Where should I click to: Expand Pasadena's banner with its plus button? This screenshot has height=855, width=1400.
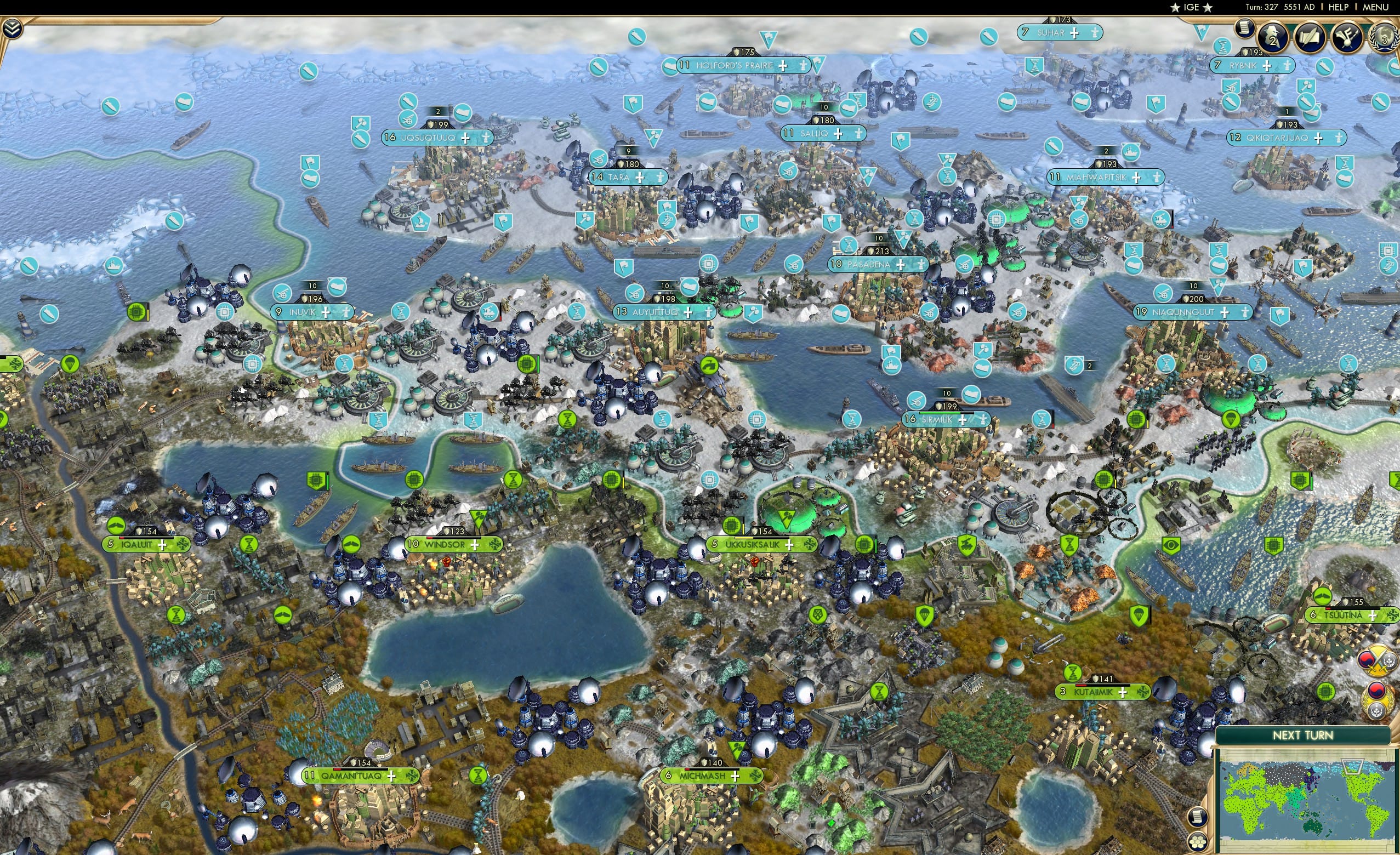(901, 266)
